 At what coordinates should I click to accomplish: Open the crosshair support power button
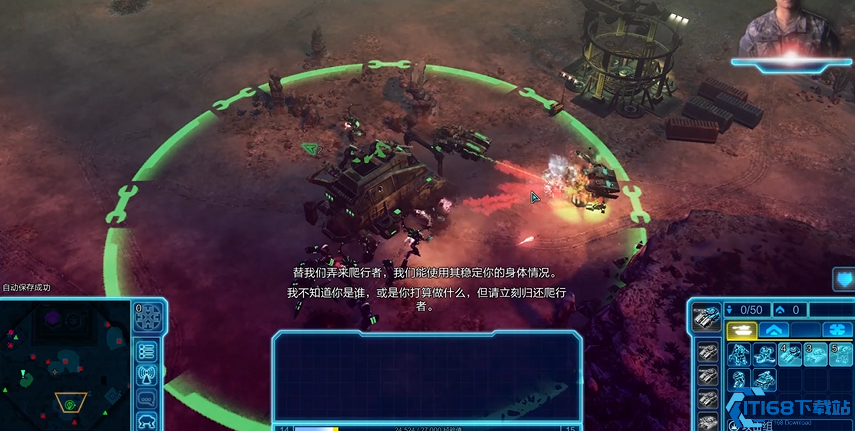click(x=148, y=318)
